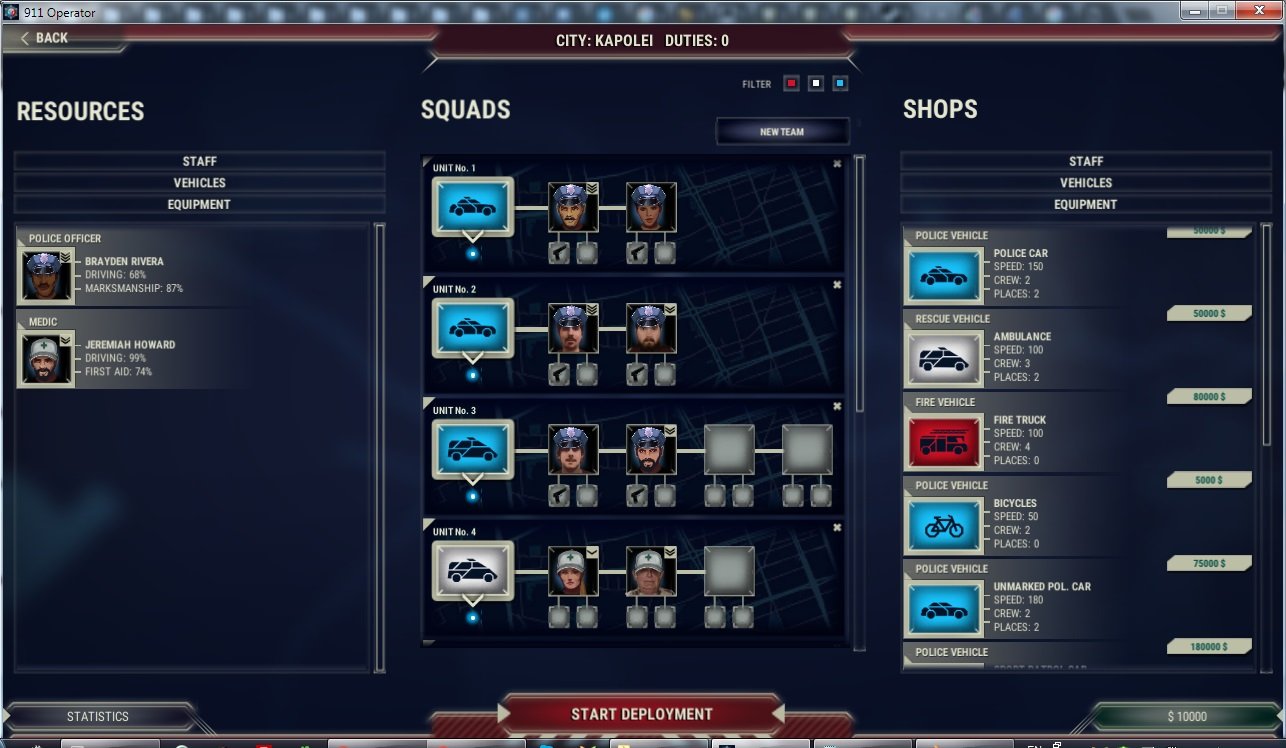Select the police car icon in Unit No. 1
This screenshot has width=1286, height=748.
pyautogui.click(x=471, y=206)
